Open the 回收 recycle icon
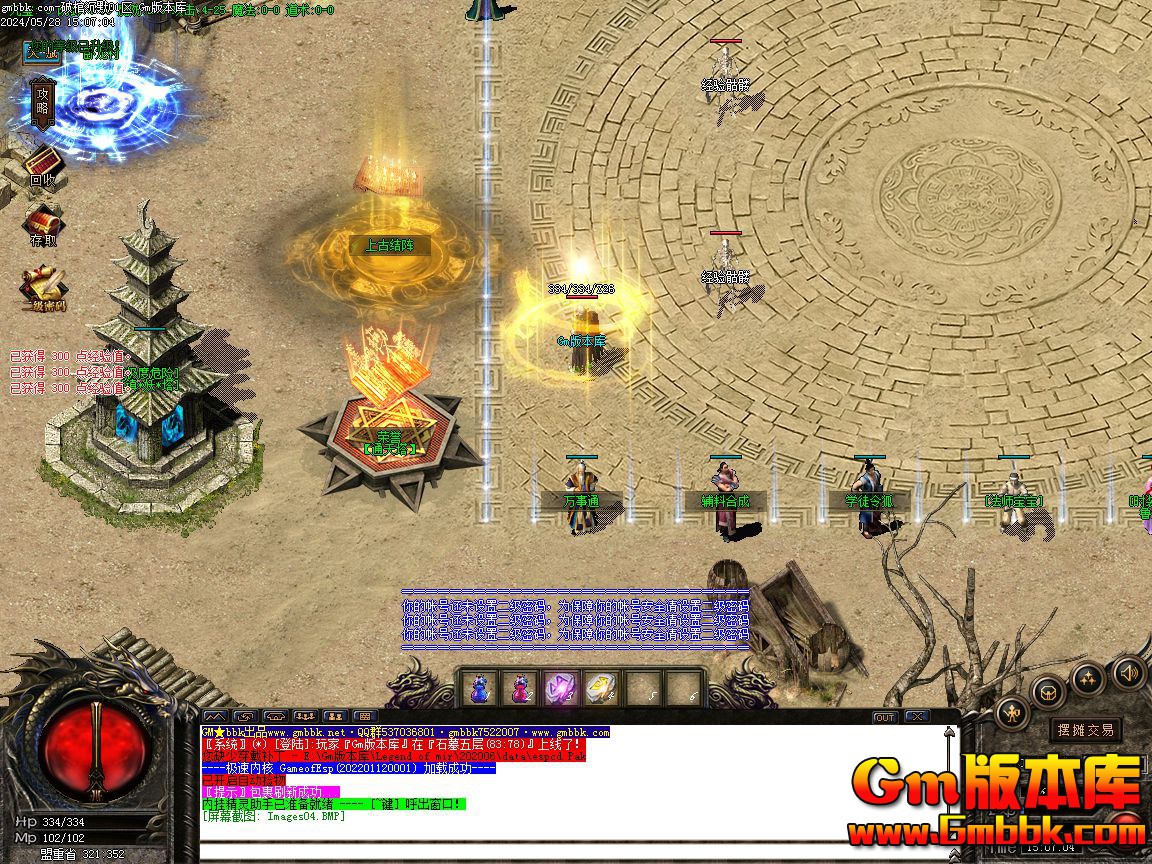Viewport: 1152px width, 864px height. click(42, 165)
